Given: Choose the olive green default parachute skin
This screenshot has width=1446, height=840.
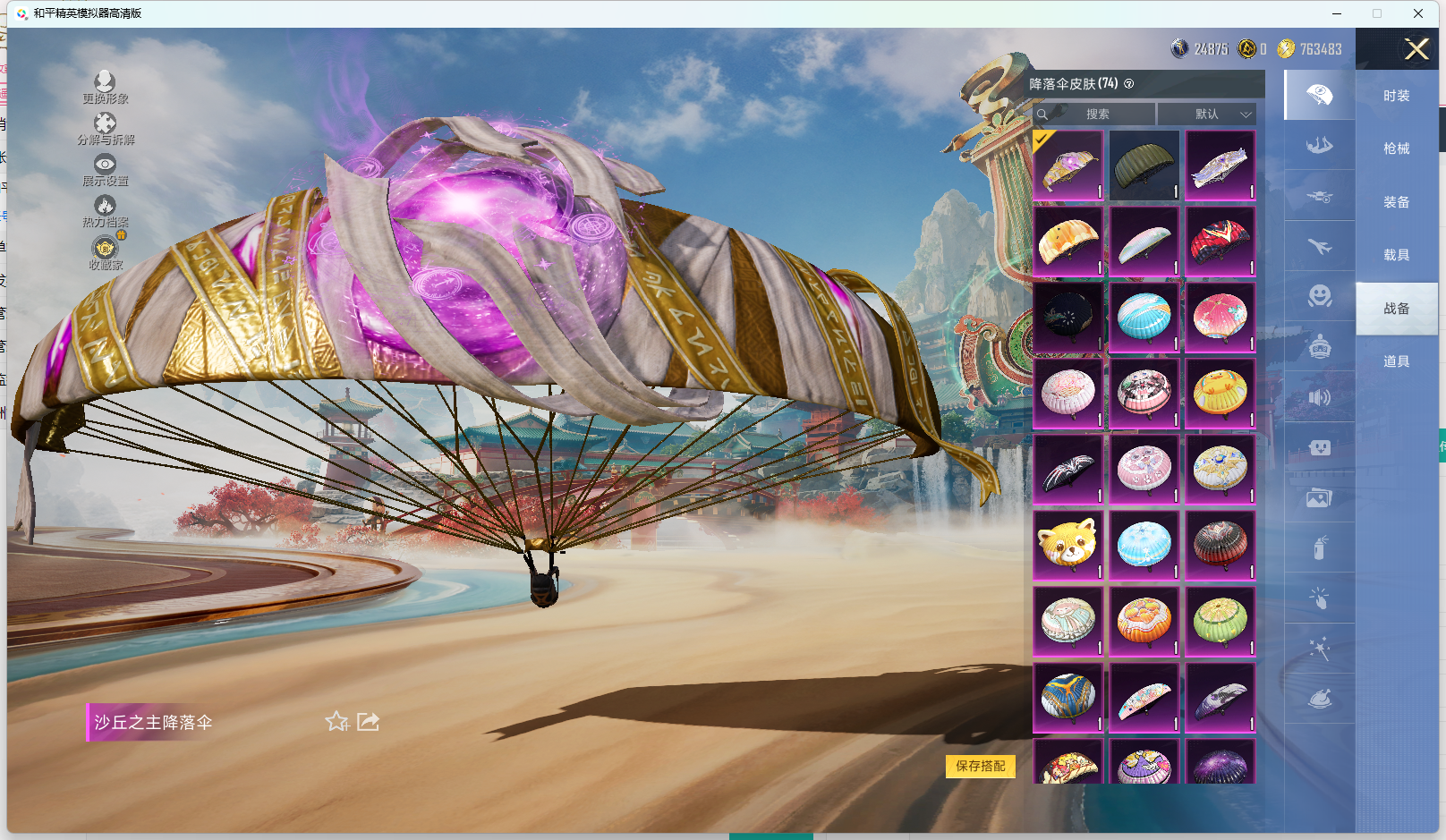Looking at the screenshot, I should pos(1144,165).
